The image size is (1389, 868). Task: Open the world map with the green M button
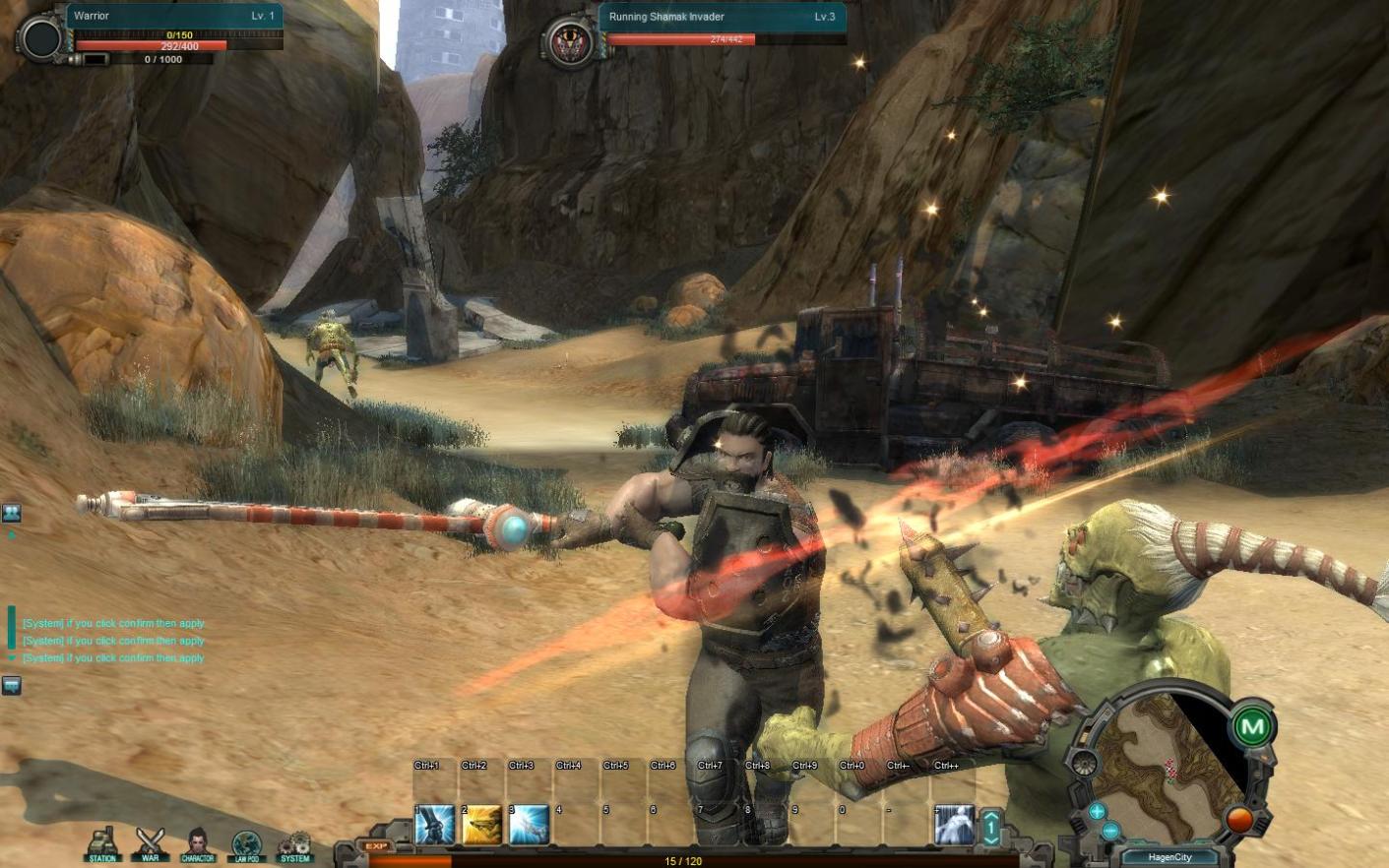pyautogui.click(x=1252, y=727)
